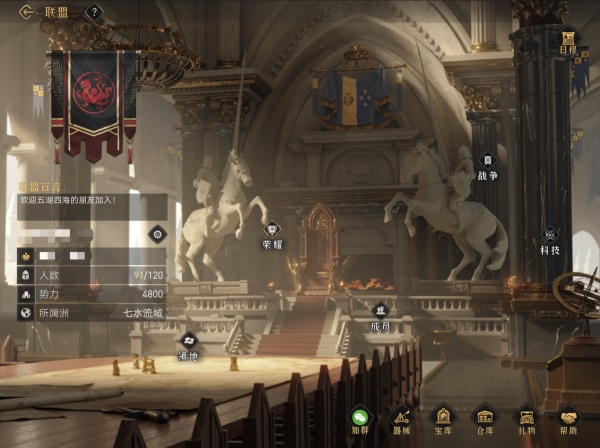This screenshot has height=448, width=600.
Task: Open the 目标 alliance goals
Action: pos(568,40)
